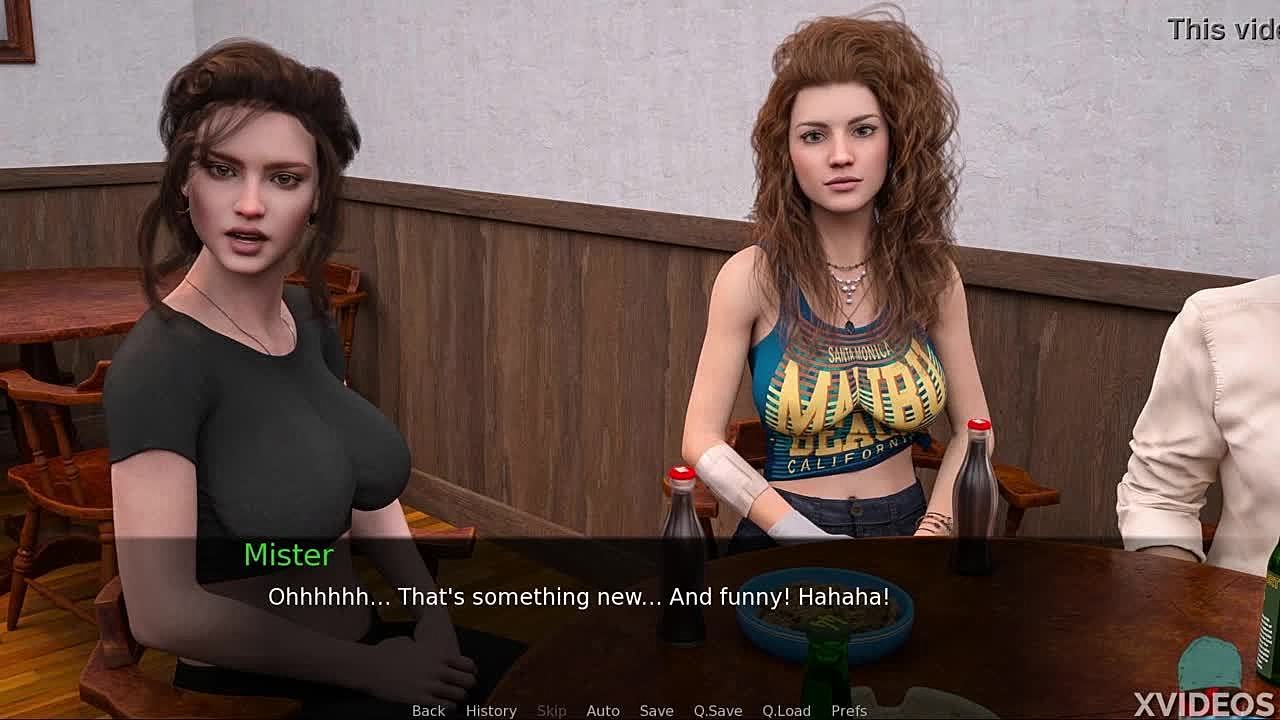
Task: Open the dialogue History log
Action: [x=491, y=710]
